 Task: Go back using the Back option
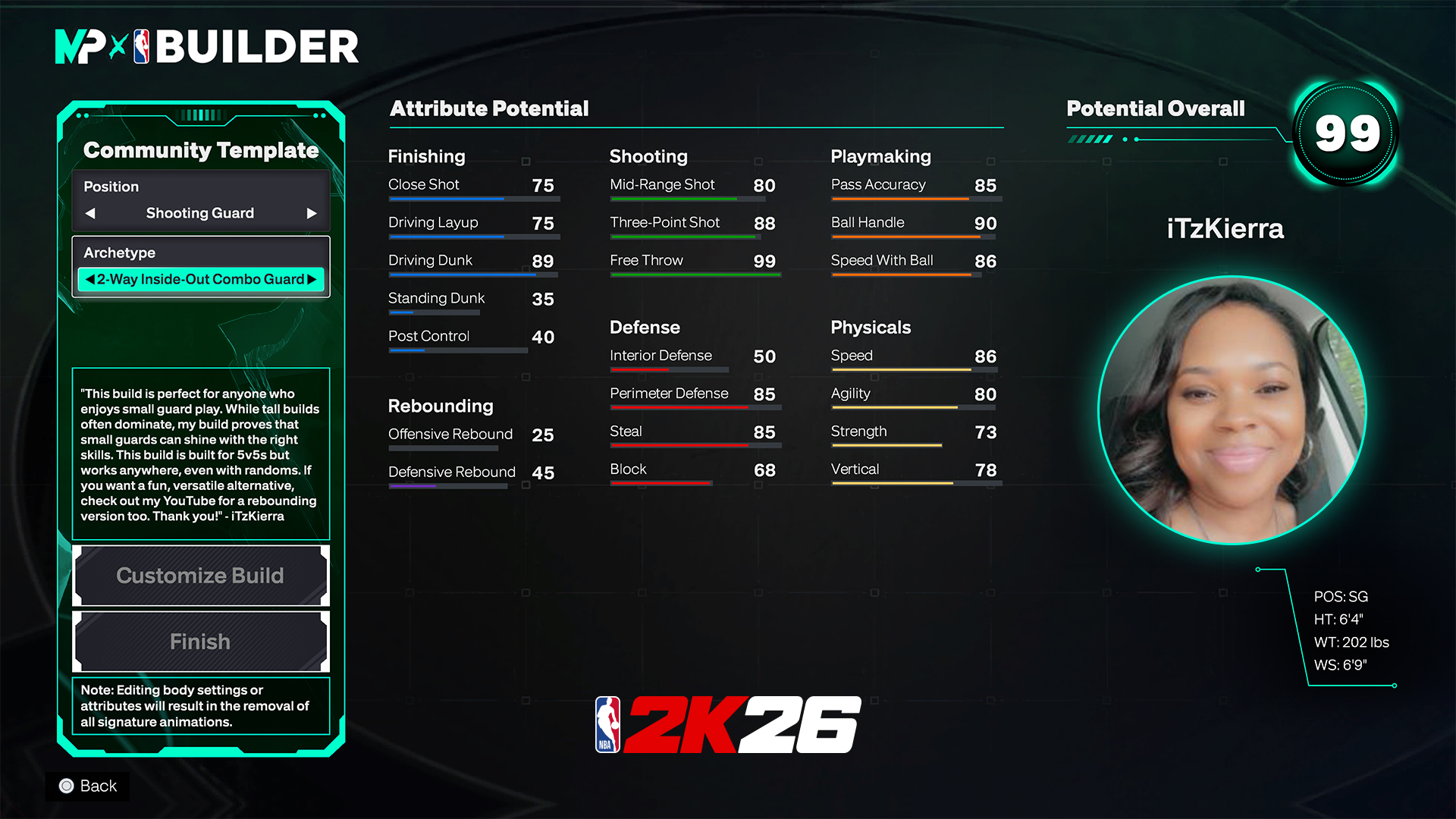tap(88, 786)
